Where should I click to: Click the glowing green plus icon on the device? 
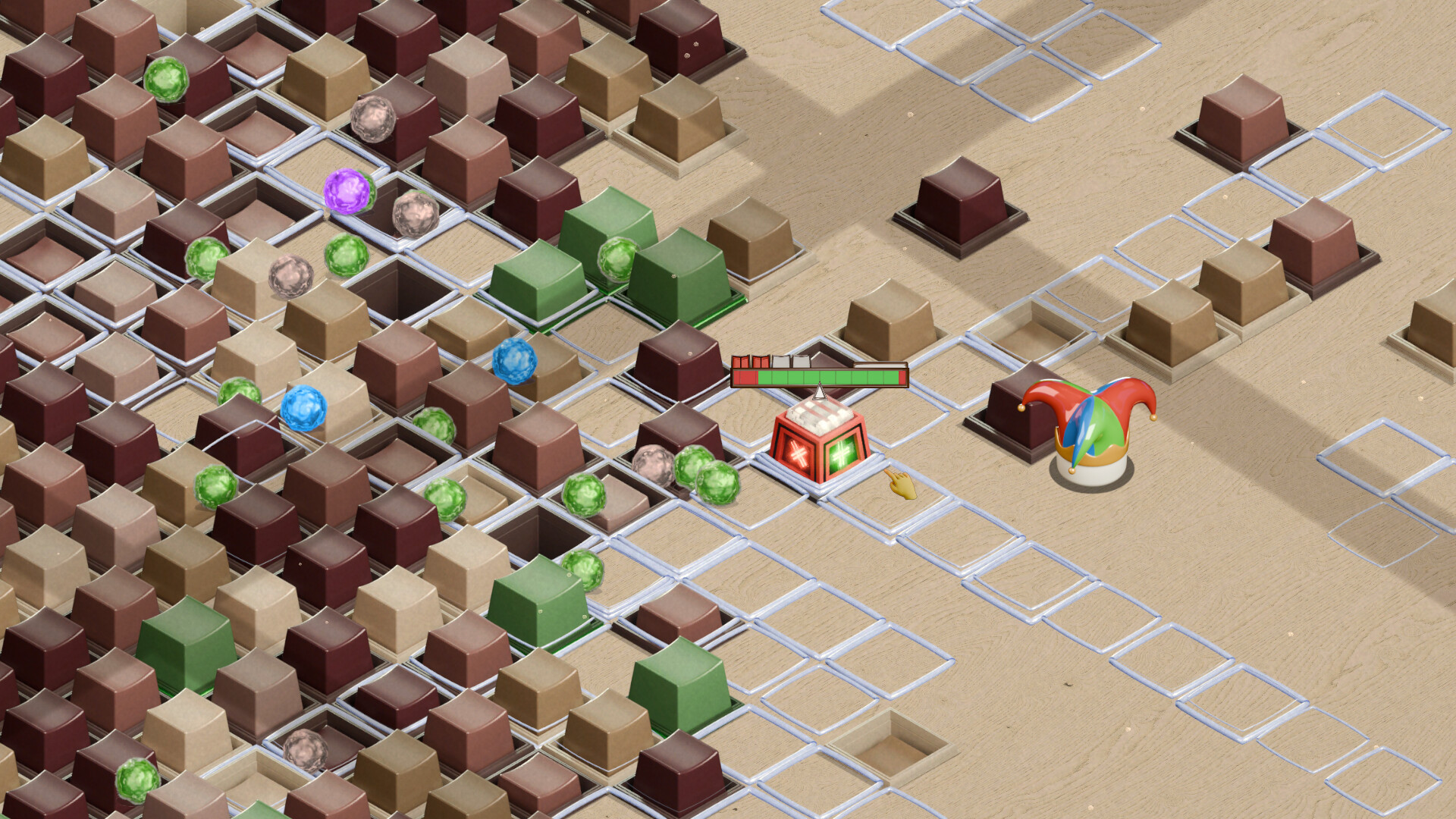[x=841, y=451]
